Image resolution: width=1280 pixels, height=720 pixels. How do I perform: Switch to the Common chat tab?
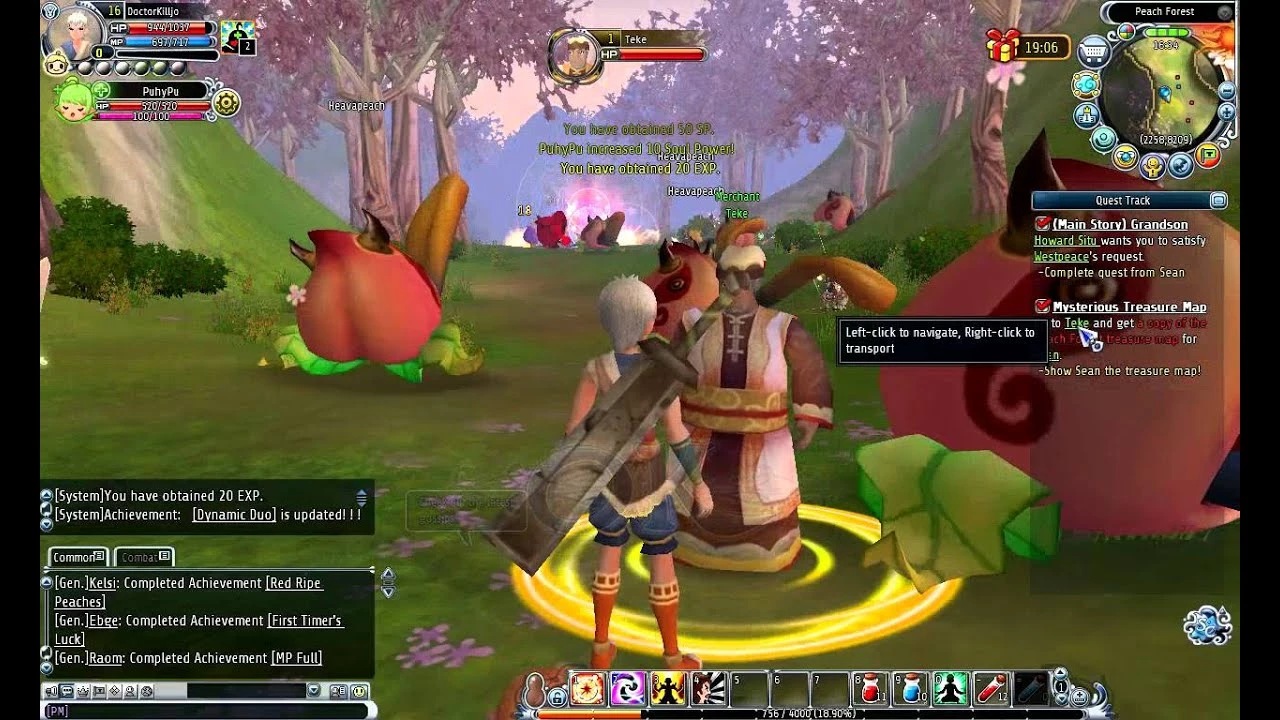point(78,557)
